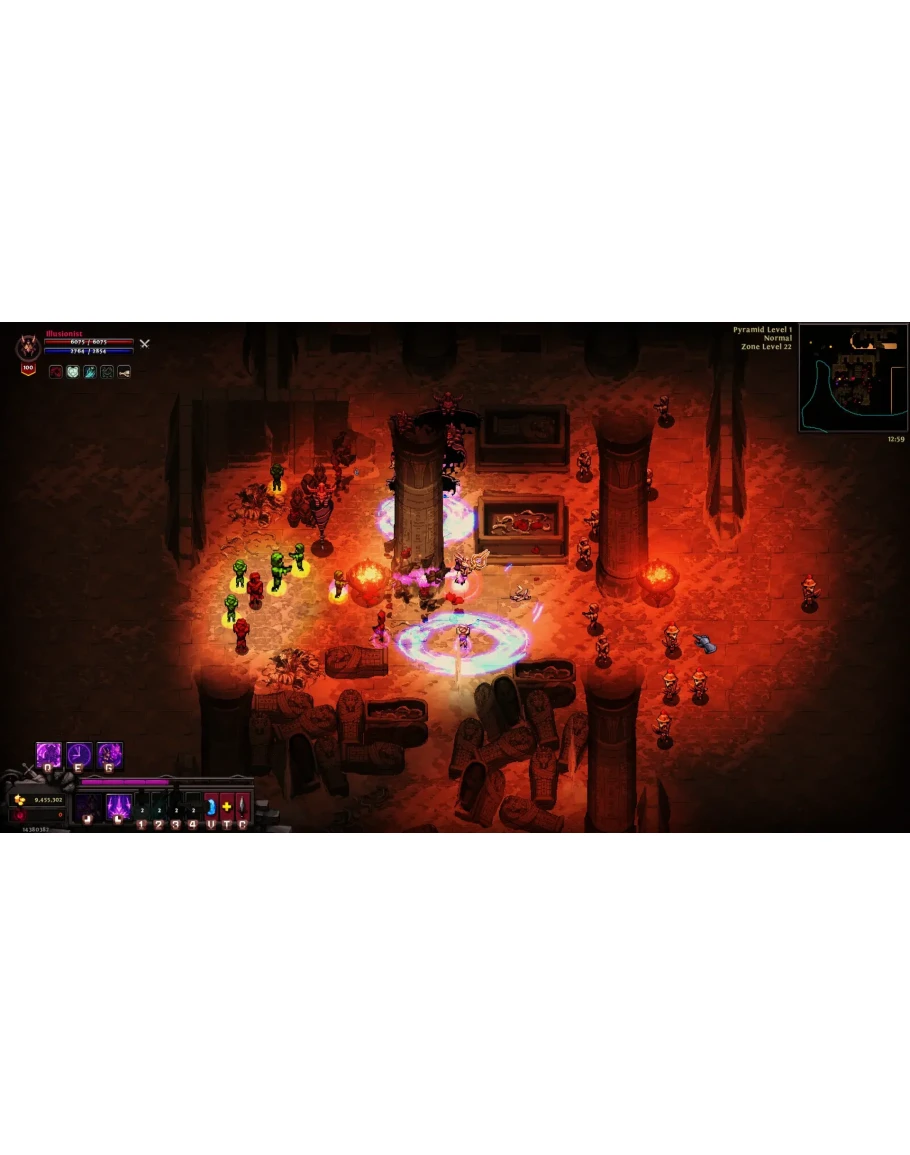This screenshot has width=910, height=1155.
Task: Inspect the red creature buff icon
Action: [x=56, y=372]
